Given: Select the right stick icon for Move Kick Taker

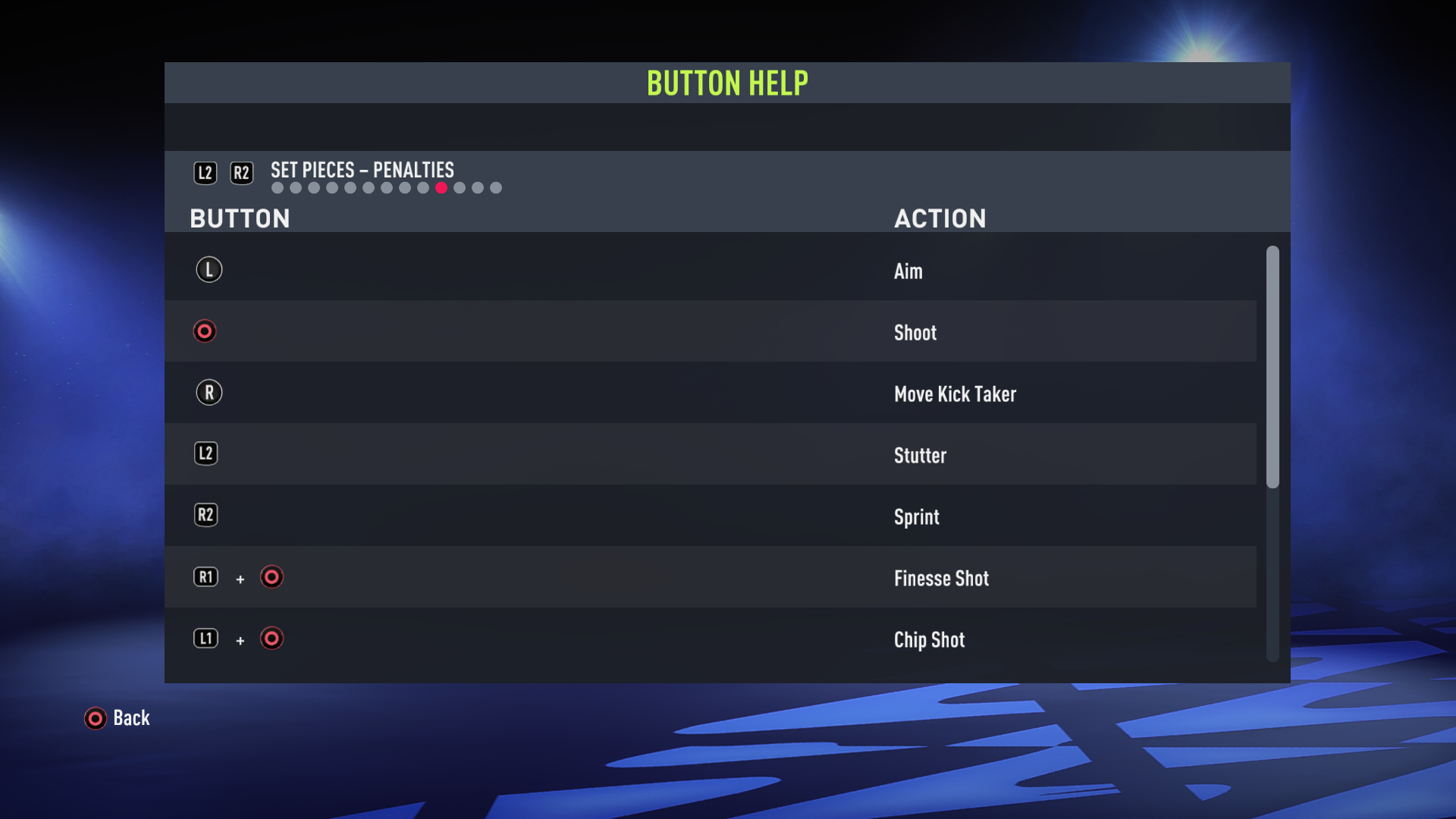Looking at the screenshot, I should tap(209, 392).
